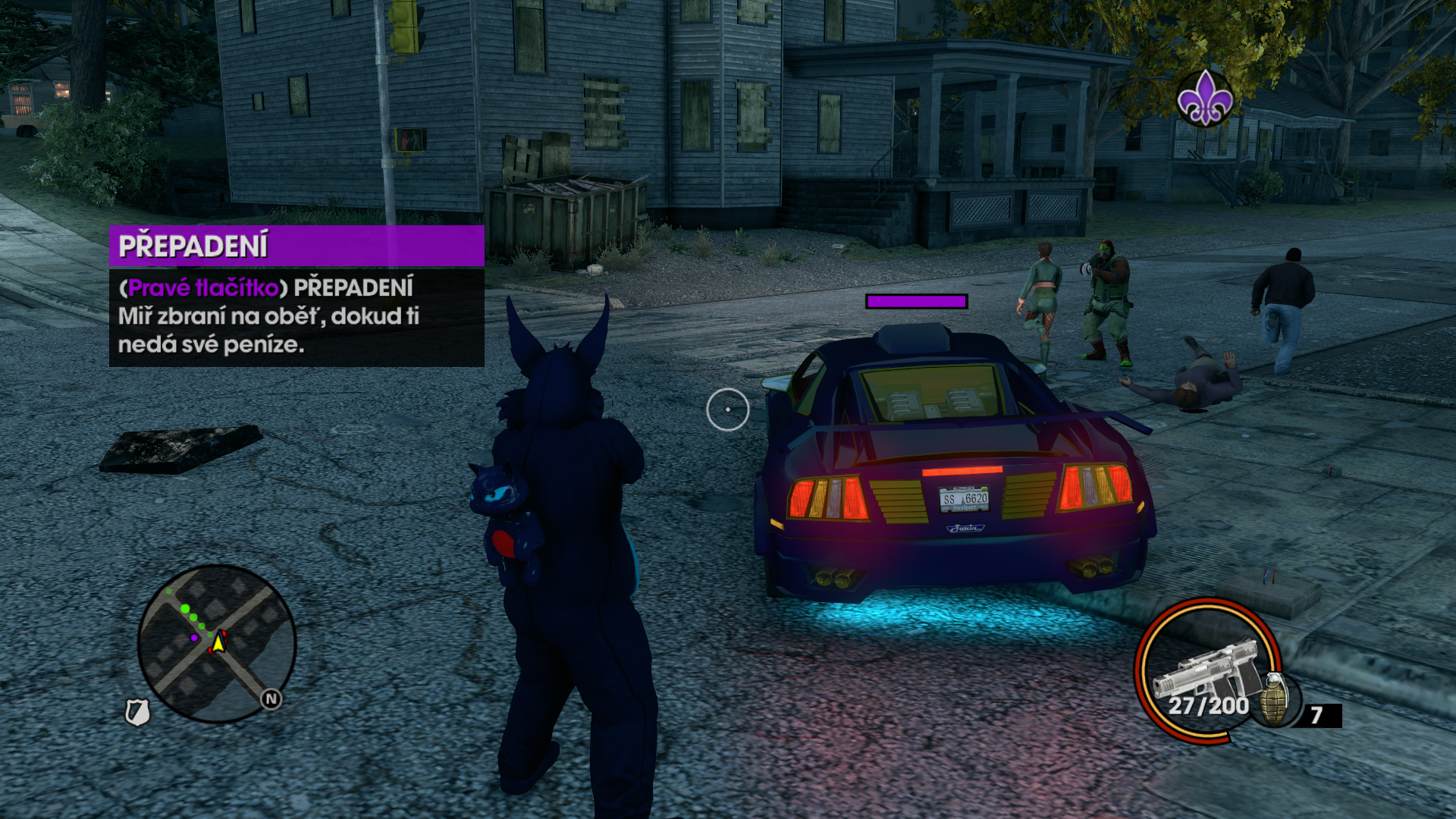Select the pistol weapon icon

(x=1206, y=667)
